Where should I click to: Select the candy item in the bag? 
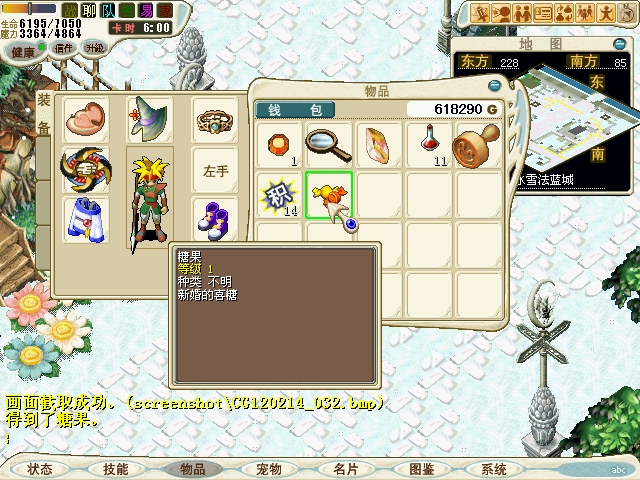click(329, 195)
